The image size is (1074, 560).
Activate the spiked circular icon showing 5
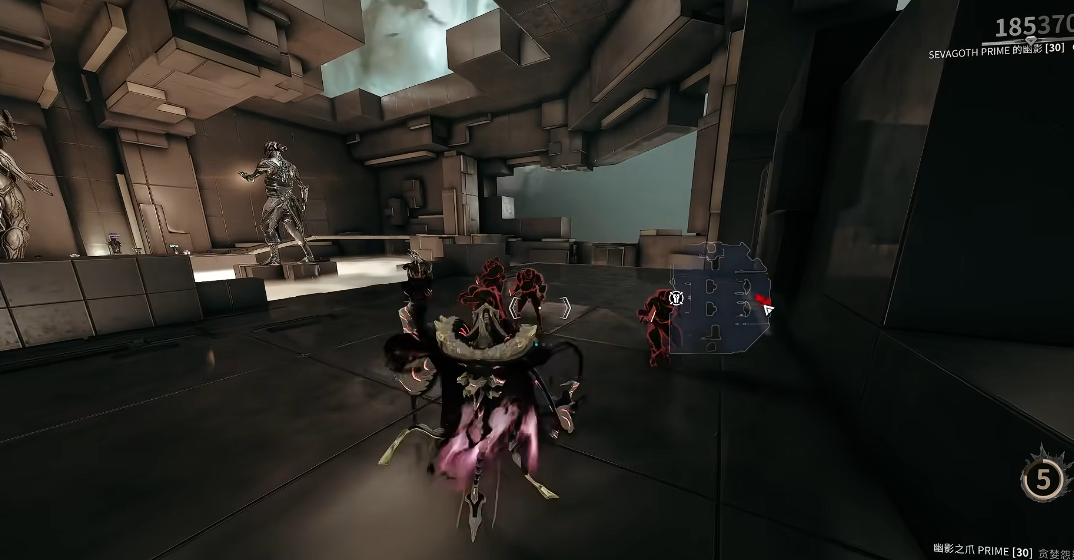pos(1043,480)
